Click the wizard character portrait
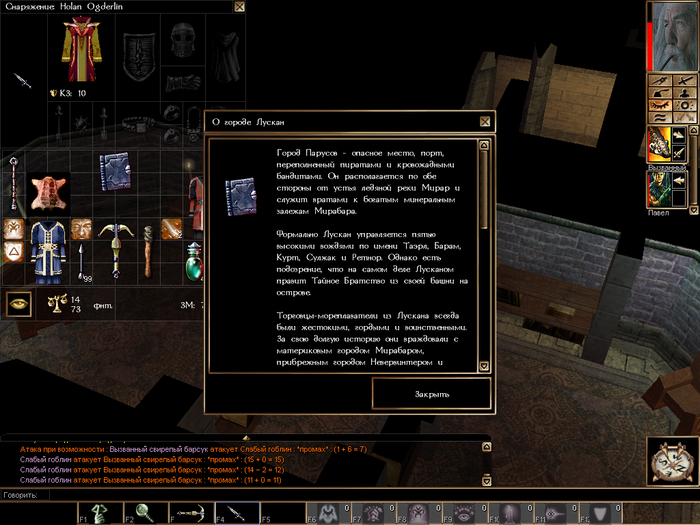This screenshot has height=525, width=700. point(671,36)
